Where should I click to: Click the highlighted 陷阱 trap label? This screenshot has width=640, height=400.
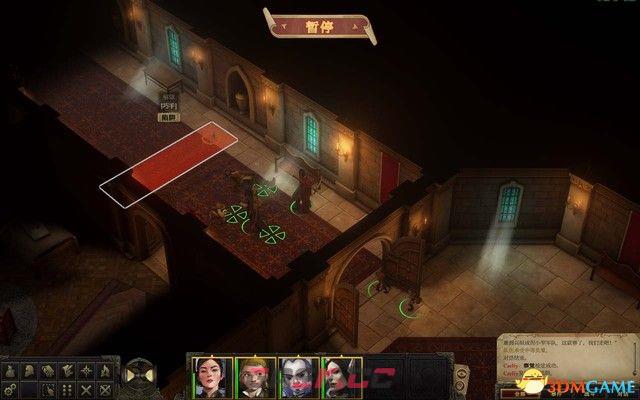(x=167, y=117)
